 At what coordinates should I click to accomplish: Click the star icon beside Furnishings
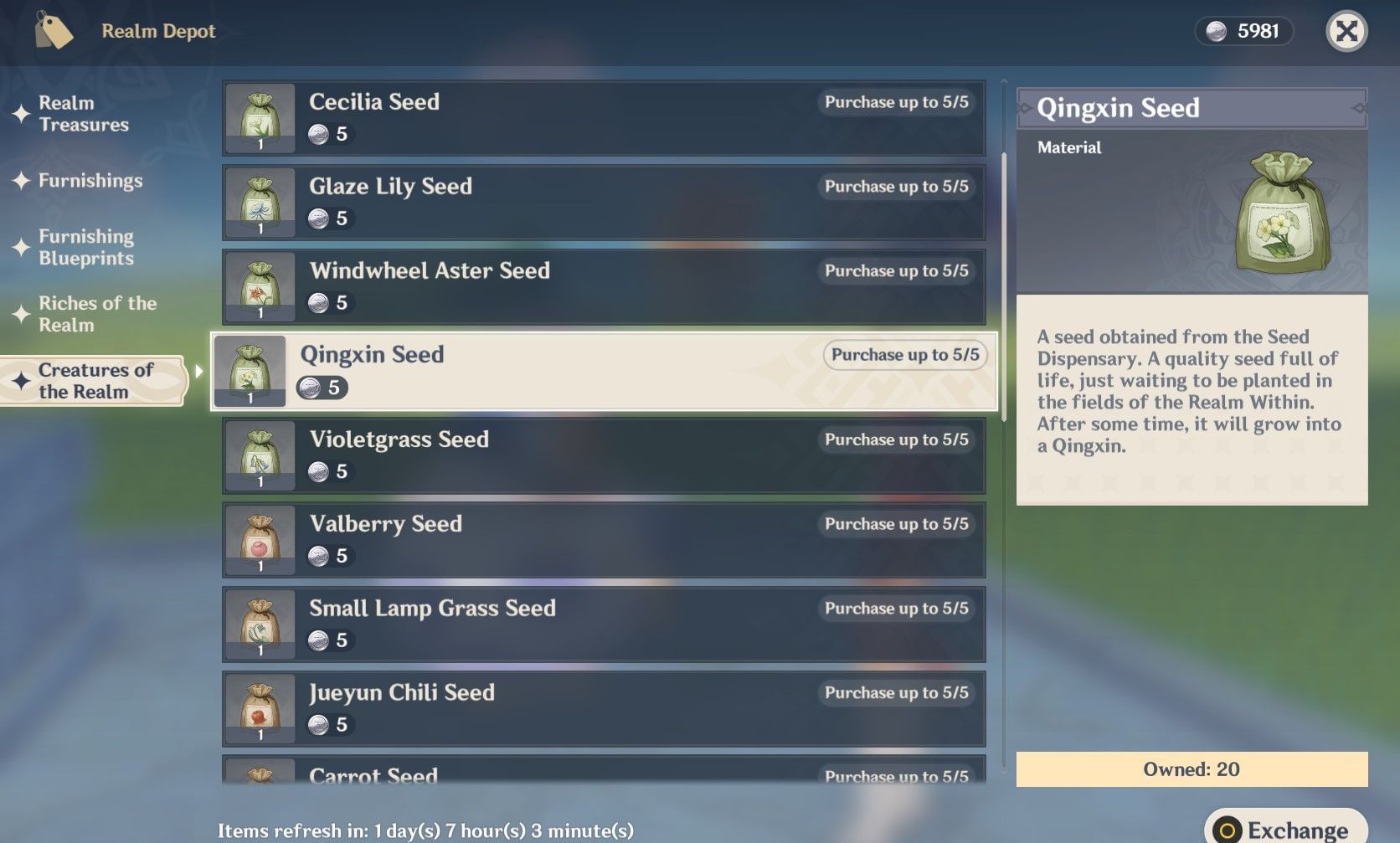tap(21, 181)
